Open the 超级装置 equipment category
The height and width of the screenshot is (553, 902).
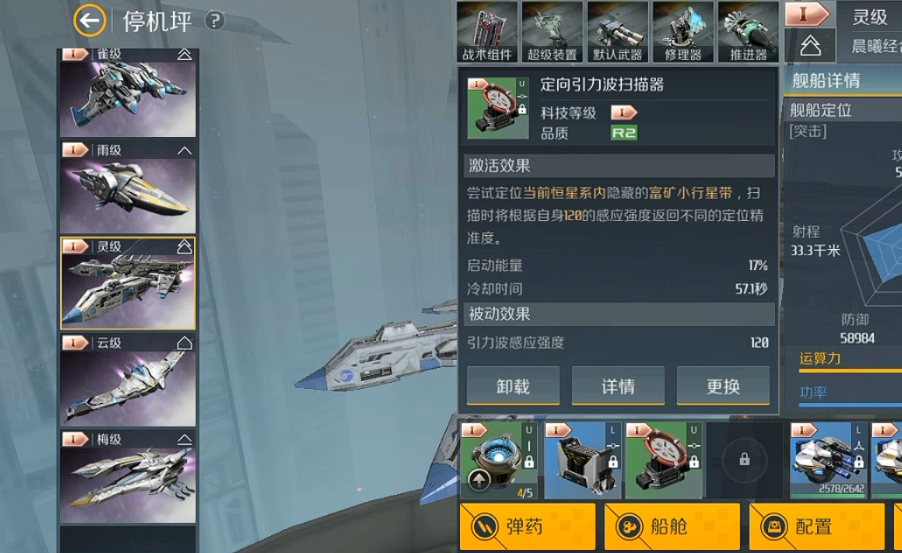tap(552, 32)
